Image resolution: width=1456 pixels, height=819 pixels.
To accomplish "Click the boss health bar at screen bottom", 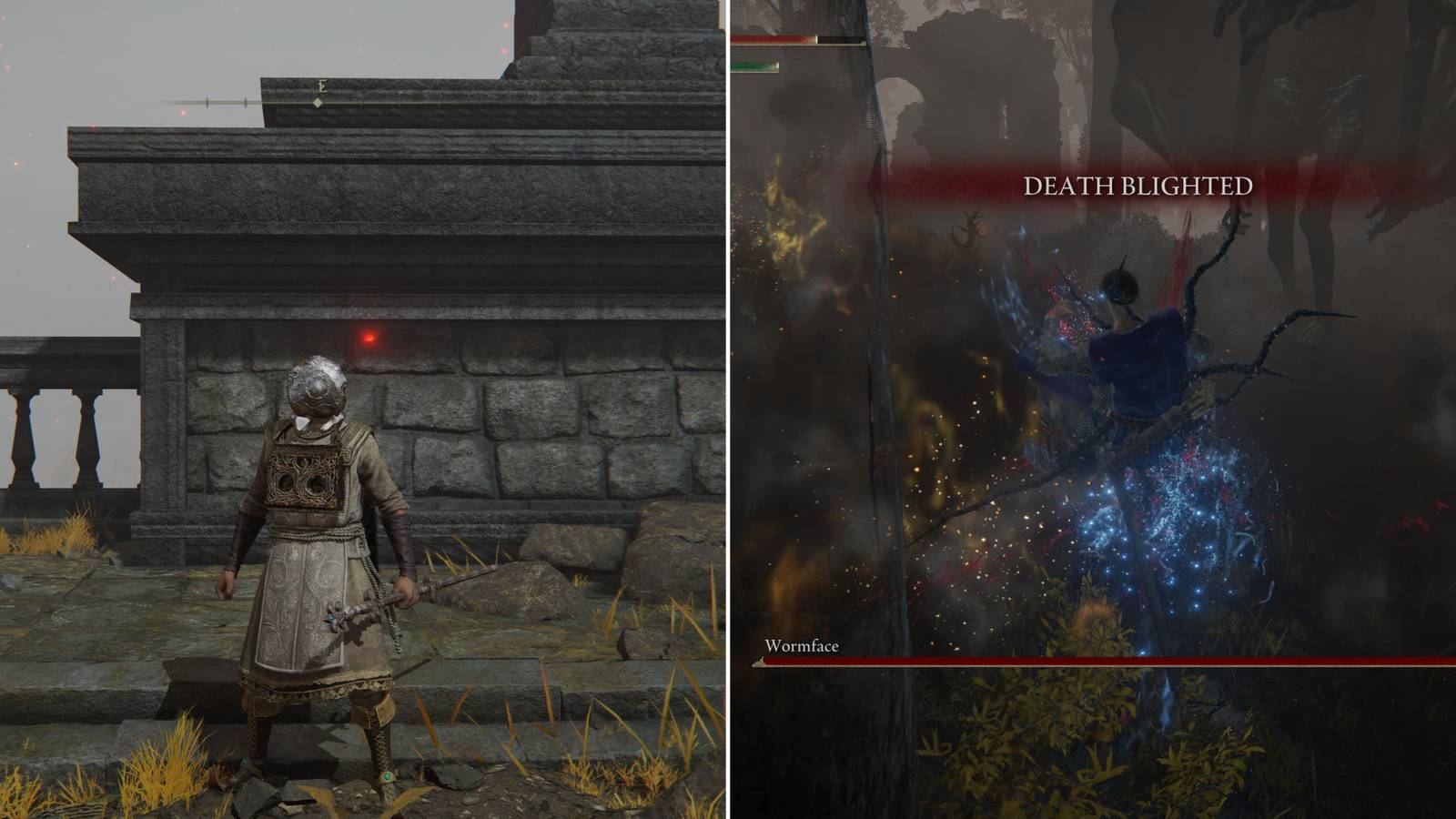I will (1092, 662).
